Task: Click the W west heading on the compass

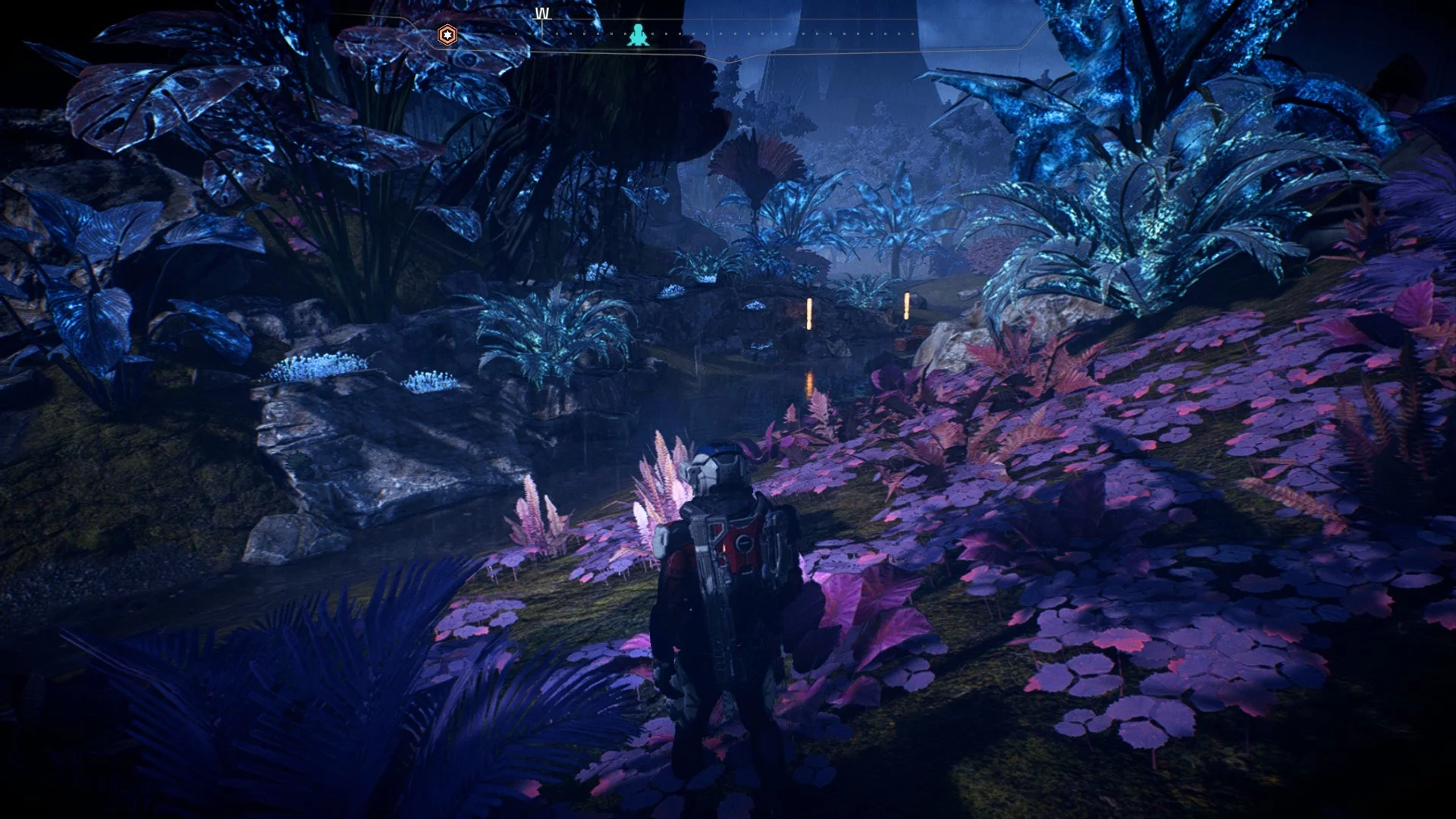Action: point(542,14)
